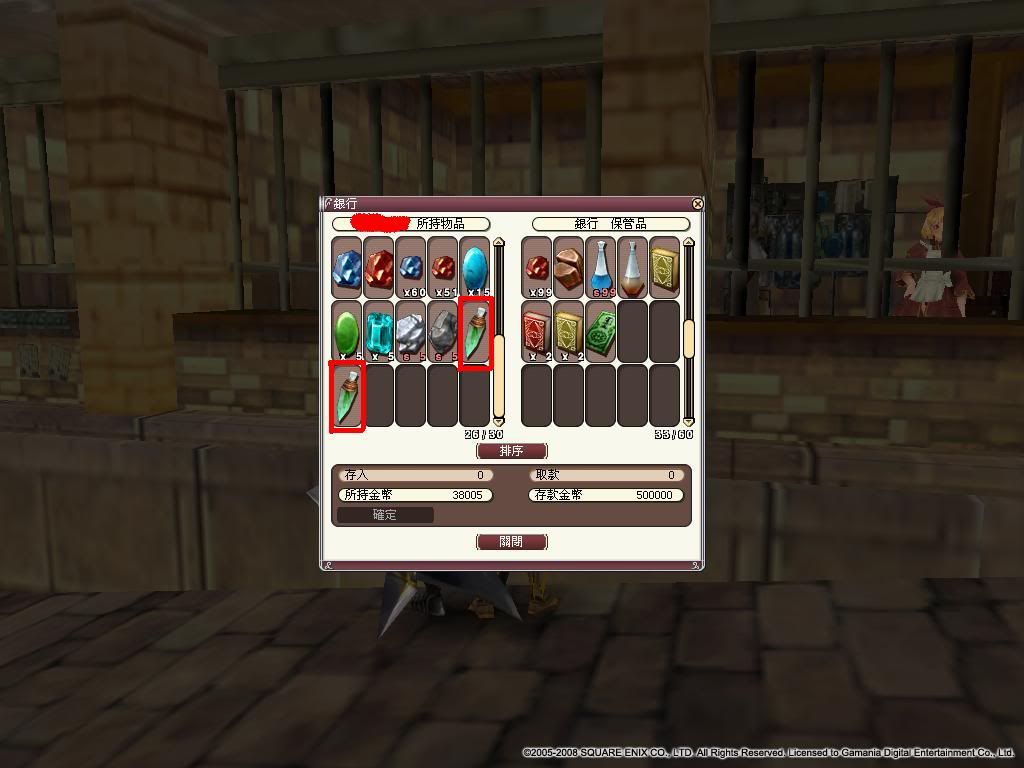Click the bank storage scrollbar up arrow
The width and height of the screenshot is (1024, 768).
pyautogui.click(x=688, y=243)
